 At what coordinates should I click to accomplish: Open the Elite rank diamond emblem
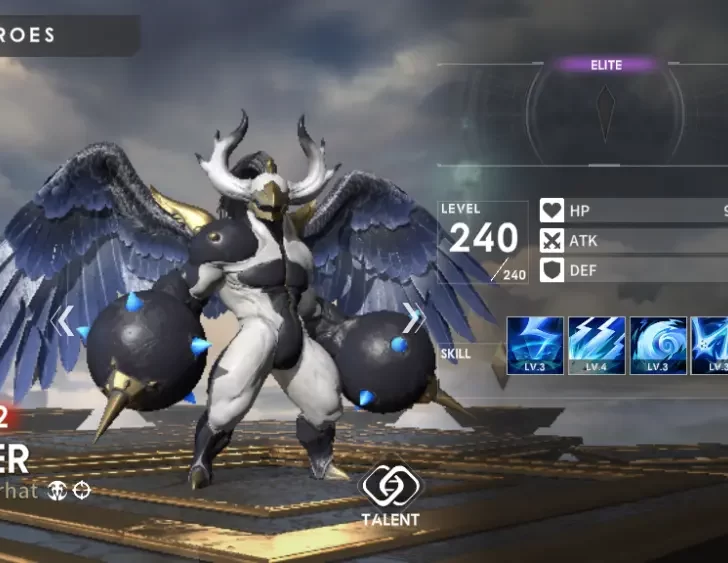click(606, 114)
